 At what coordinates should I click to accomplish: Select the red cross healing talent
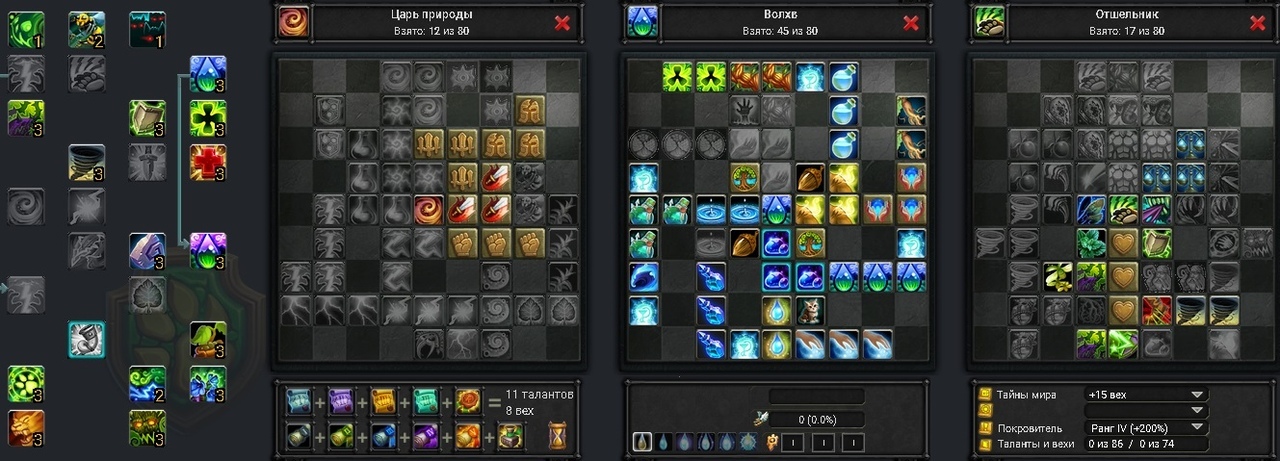pos(208,162)
